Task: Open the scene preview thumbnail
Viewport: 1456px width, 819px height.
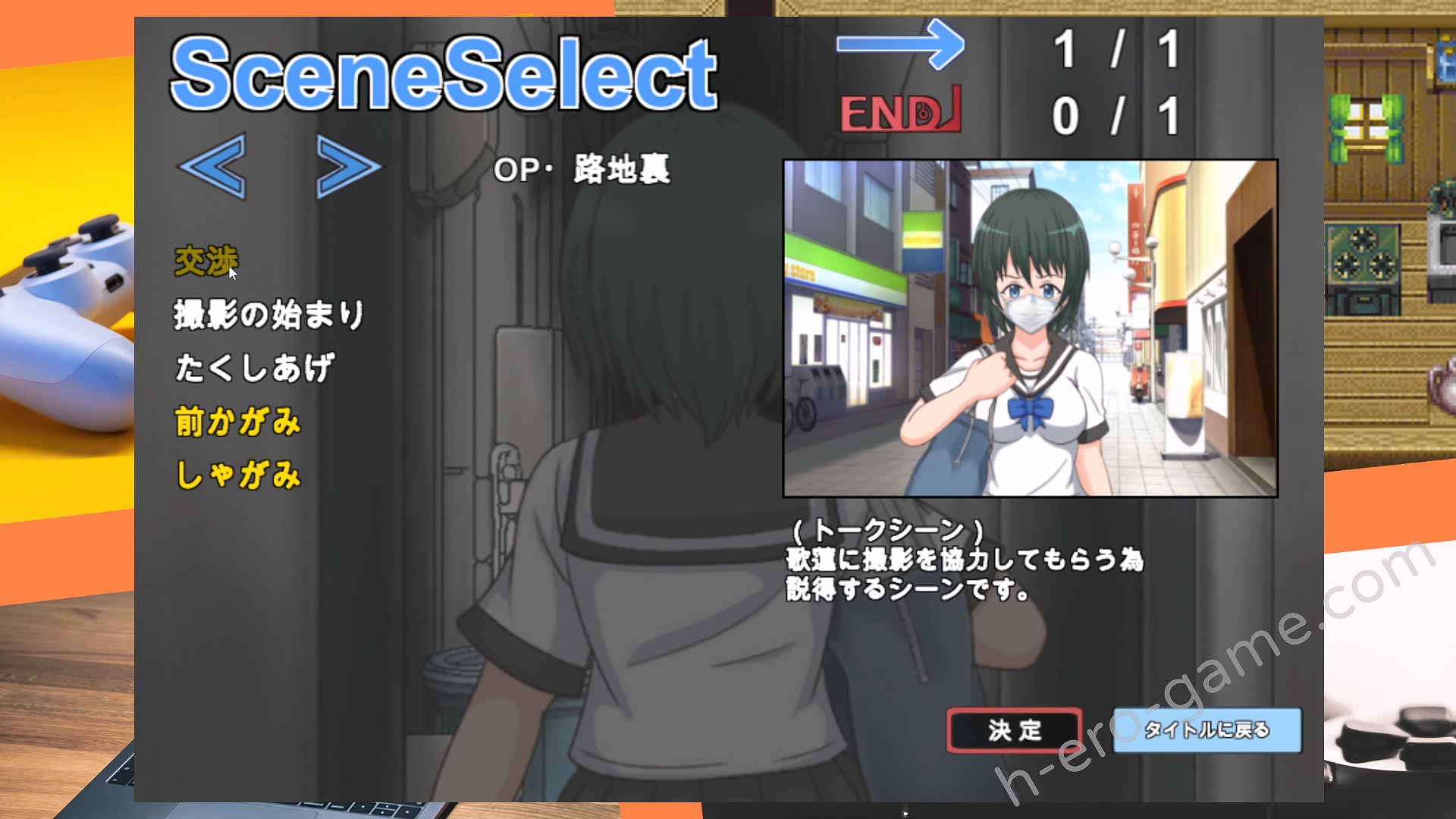Action: [1030, 328]
